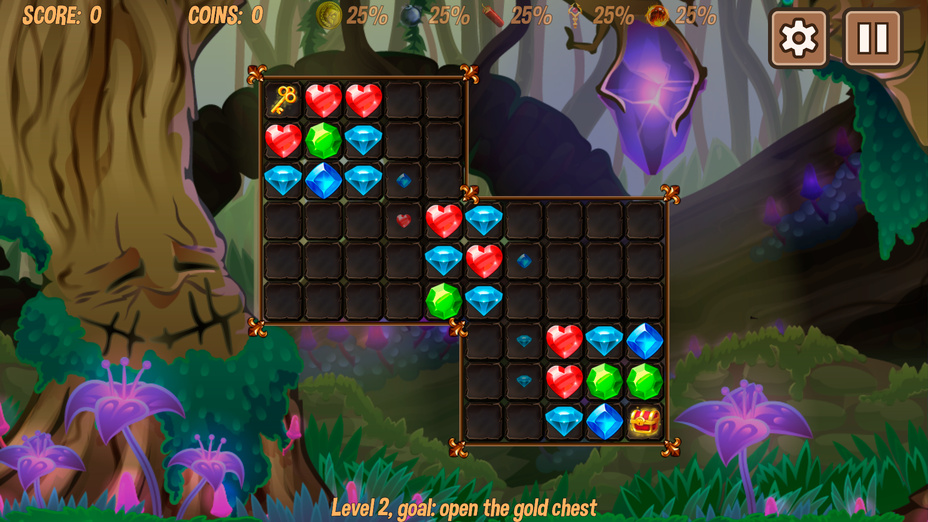Select the golden key tile
The width and height of the screenshot is (928, 522).
(284, 100)
